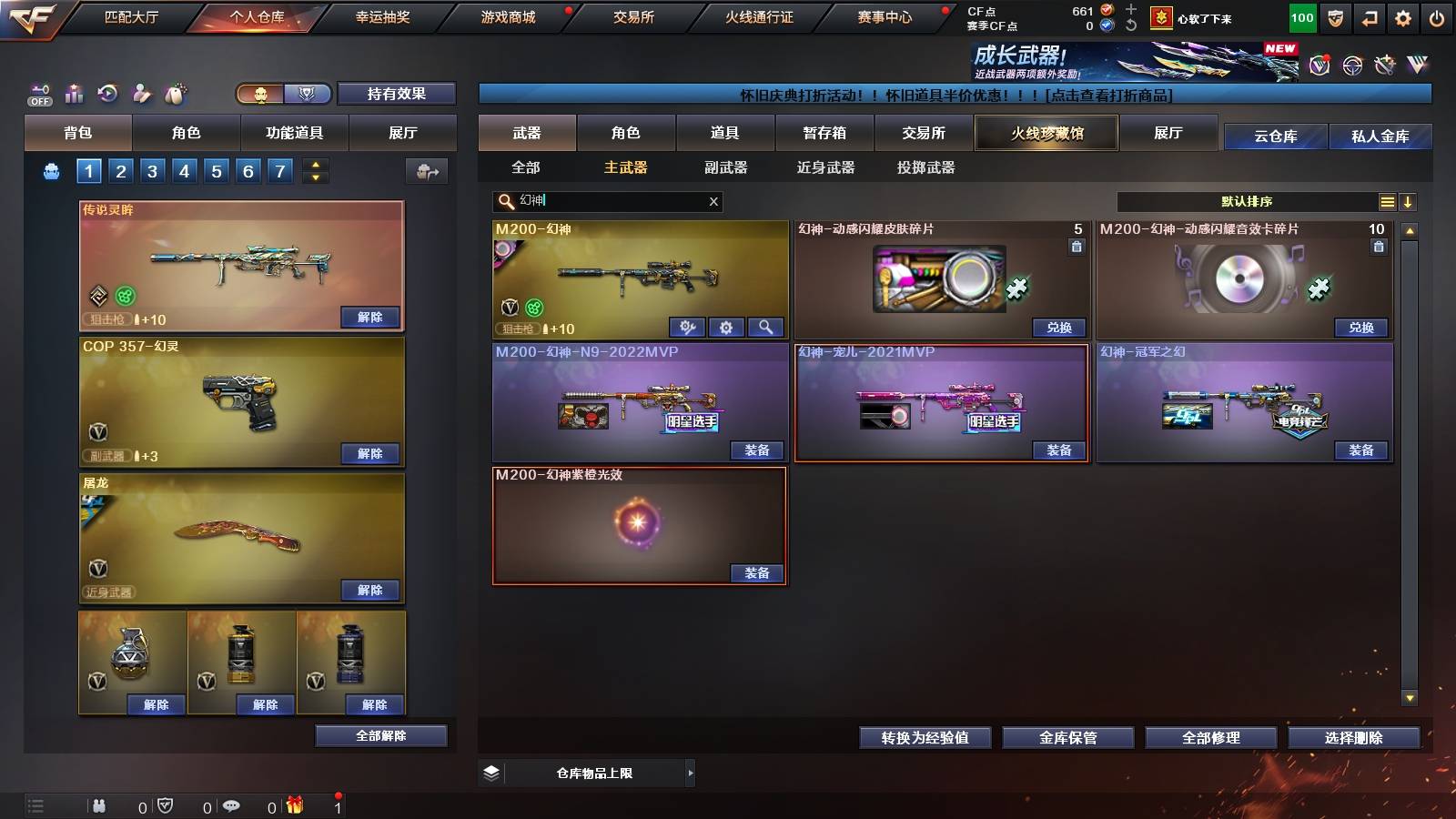Open the 幸运抽奖 menu item

coord(384,16)
